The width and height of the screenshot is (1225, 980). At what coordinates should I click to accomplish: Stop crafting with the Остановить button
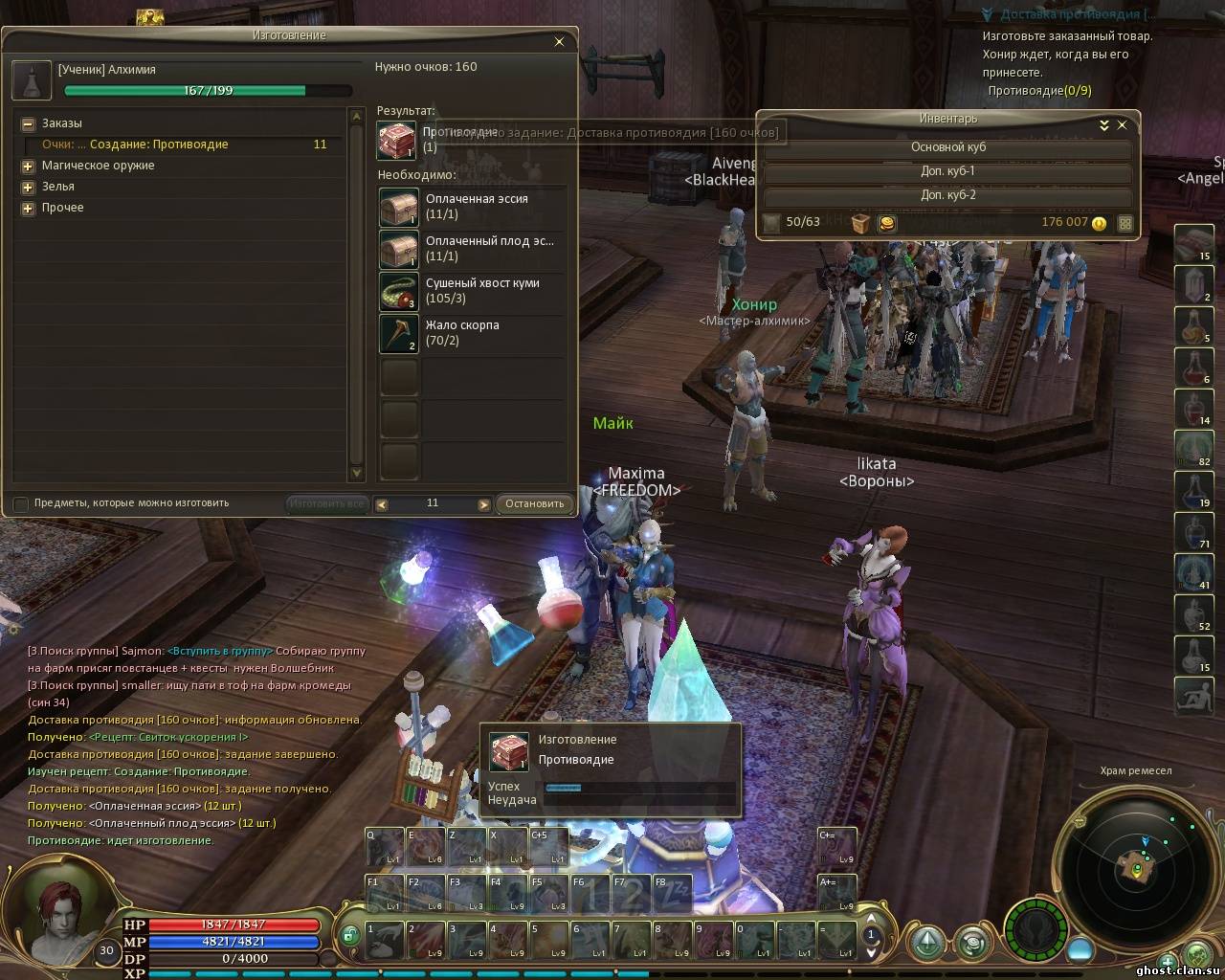pyautogui.click(x=535, y=504)
